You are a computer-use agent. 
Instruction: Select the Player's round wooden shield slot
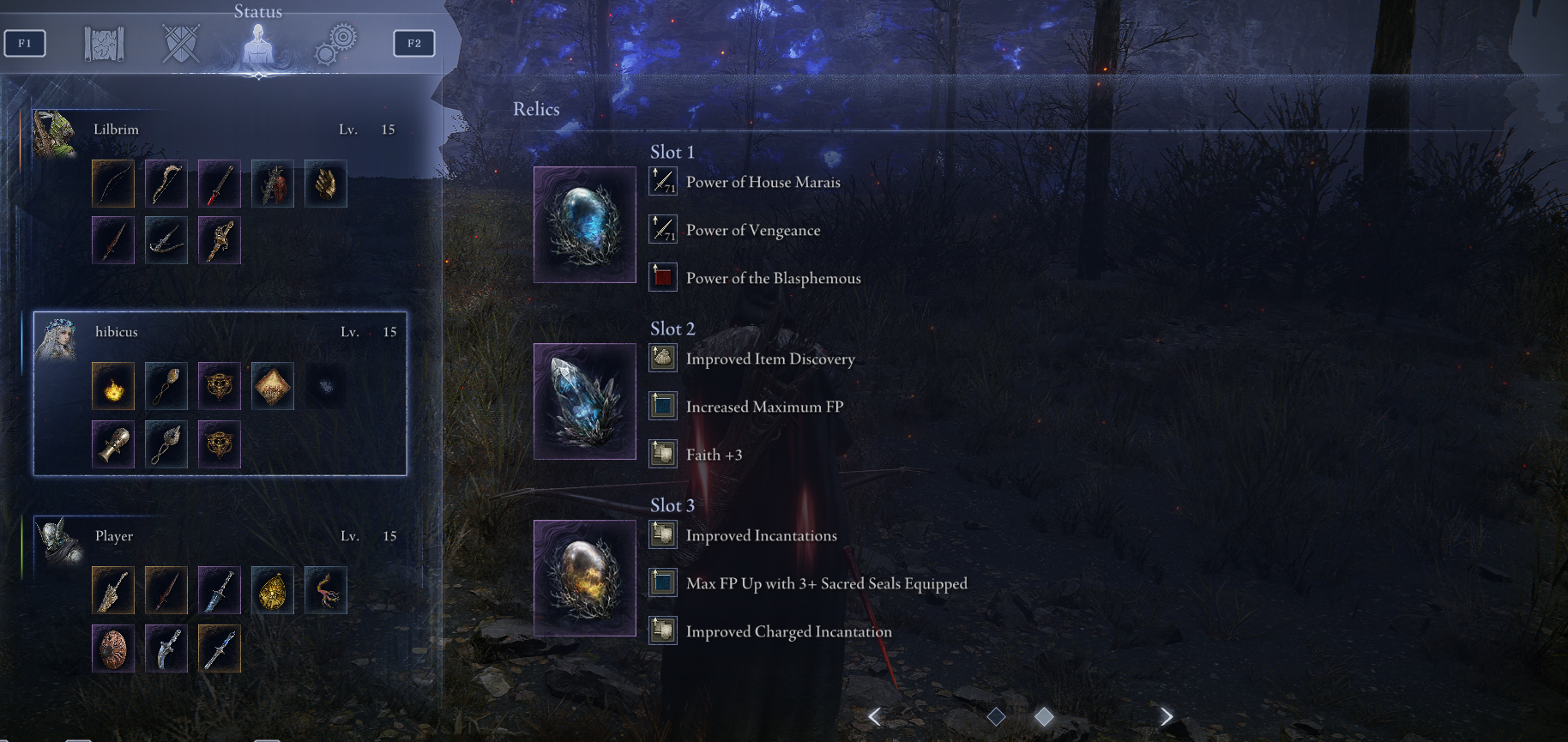(x=113, y=648)
